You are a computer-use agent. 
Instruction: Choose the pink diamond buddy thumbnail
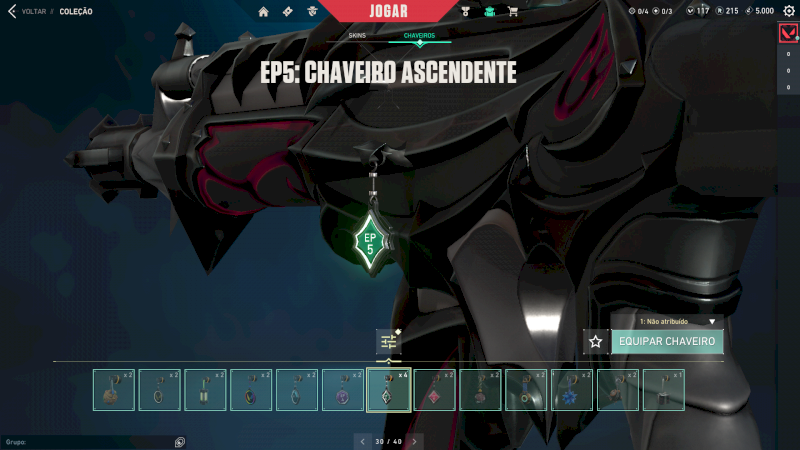pos(434,390)
